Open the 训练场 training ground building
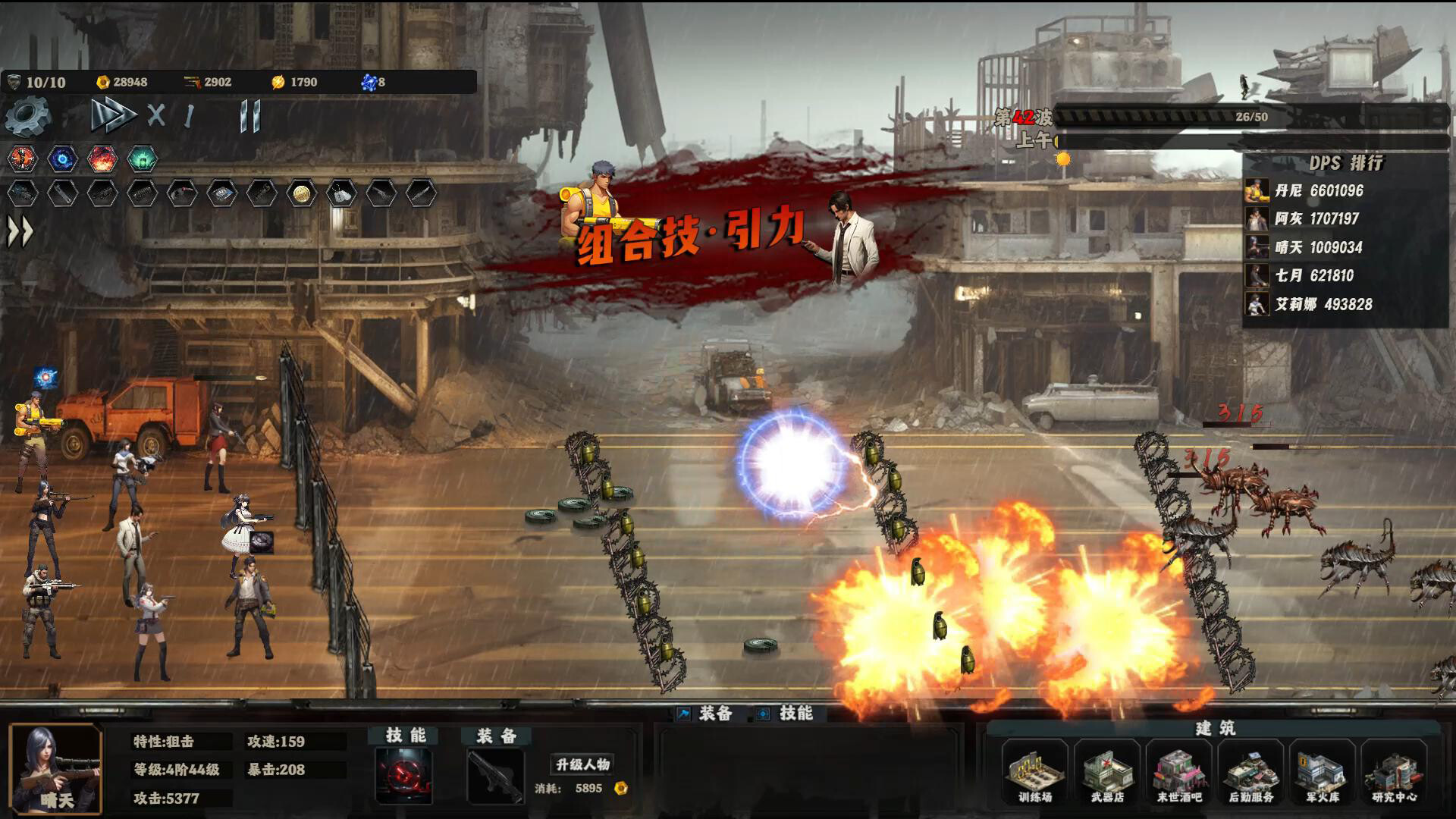Image resolution: width=1456 pixels, height=819 pixels. pos(1035,775)
